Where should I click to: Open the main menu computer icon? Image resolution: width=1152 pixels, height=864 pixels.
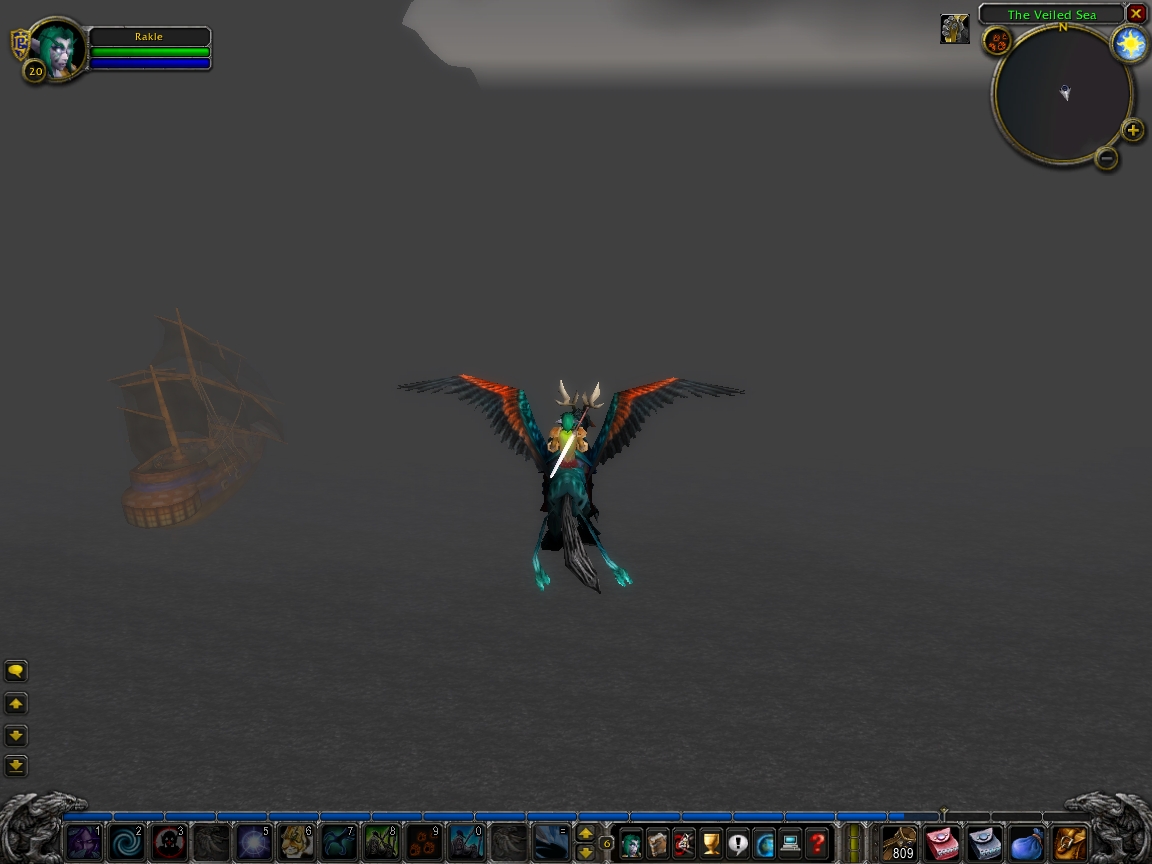point(791,843)
